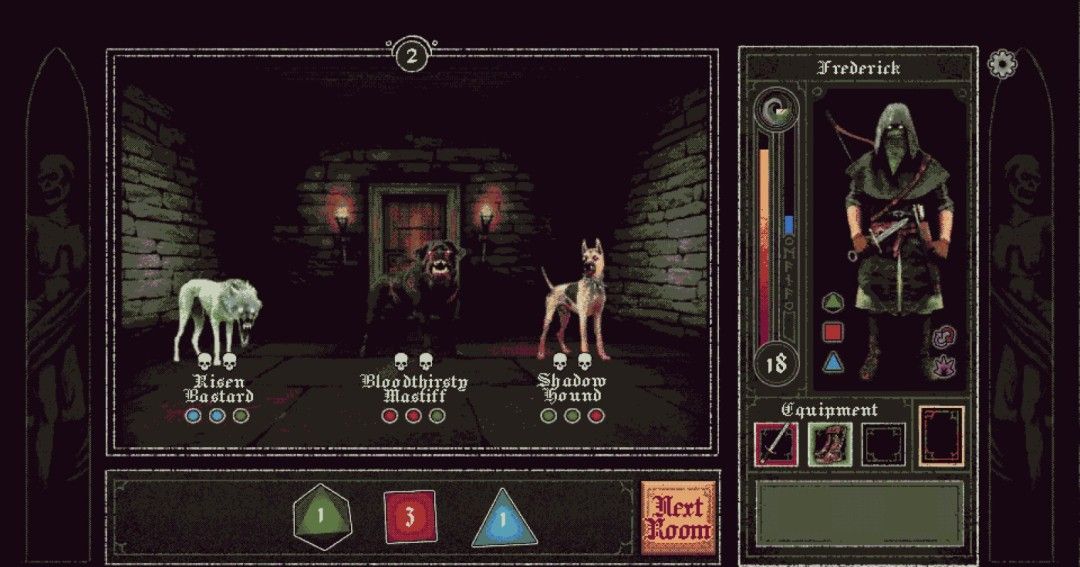Select the sword equipment slot
Image resolution: width=1080 pixels, height=567 pixels.
click(776, 444)
